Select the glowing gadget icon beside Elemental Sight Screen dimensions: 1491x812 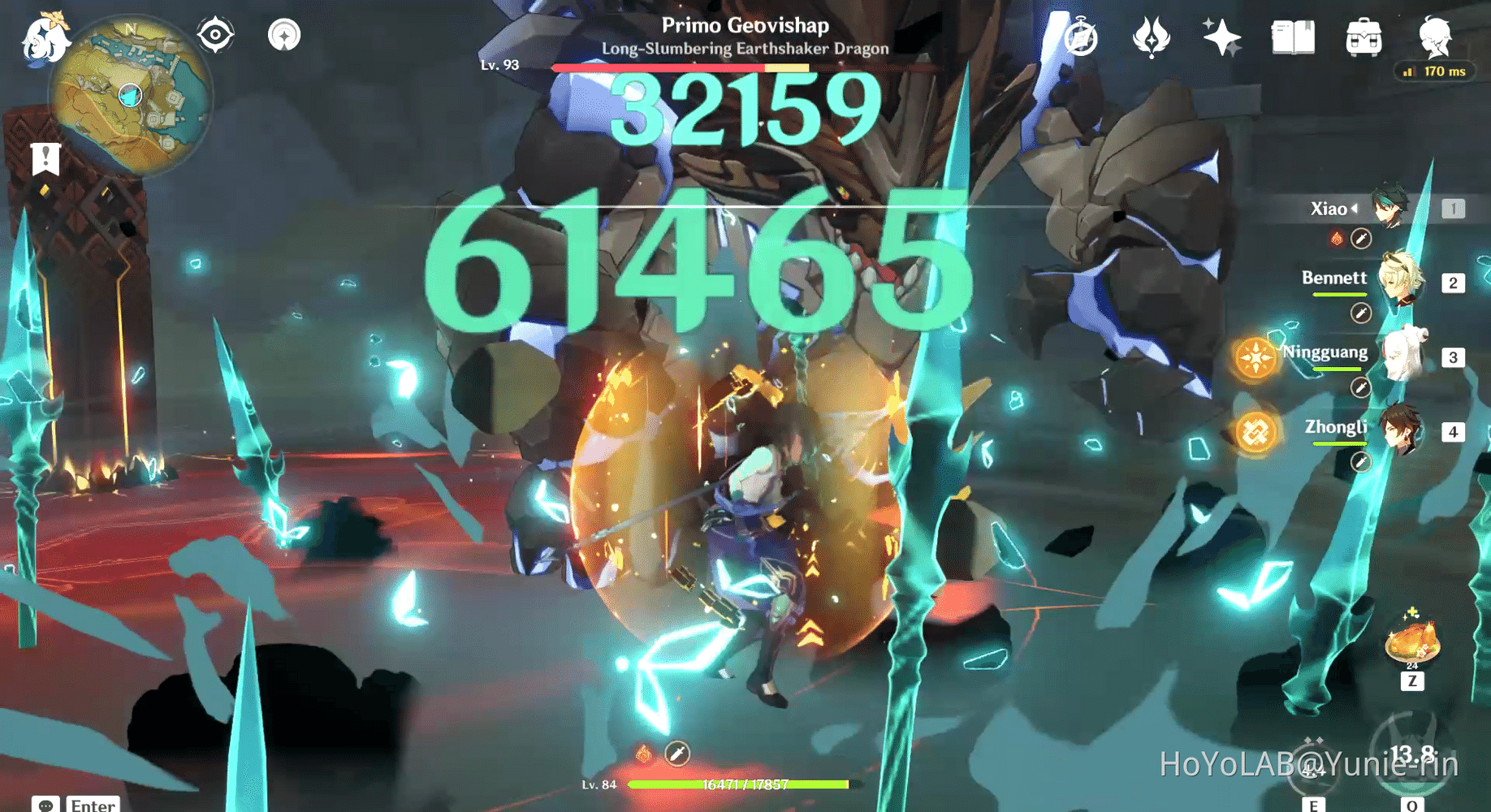pos(283,34)
